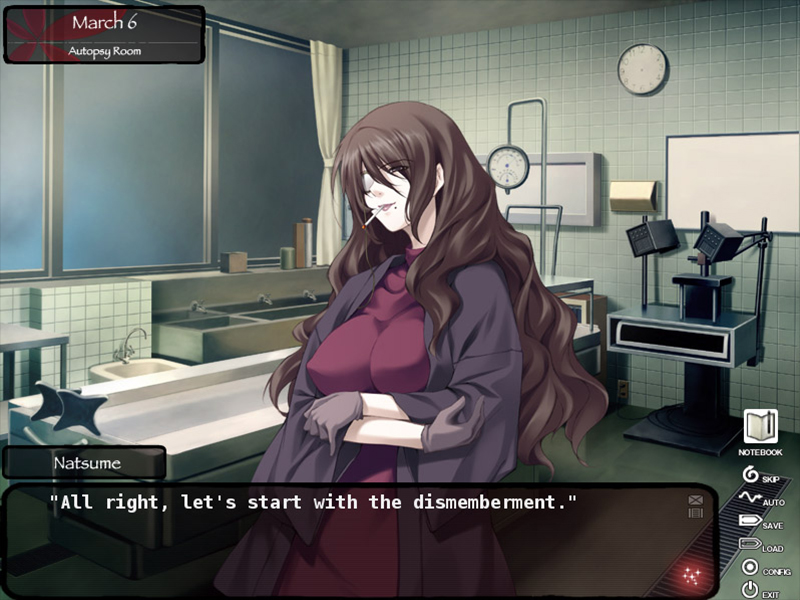
Task: Click the list icon below the envelope
Action: [x=695, y=512]
